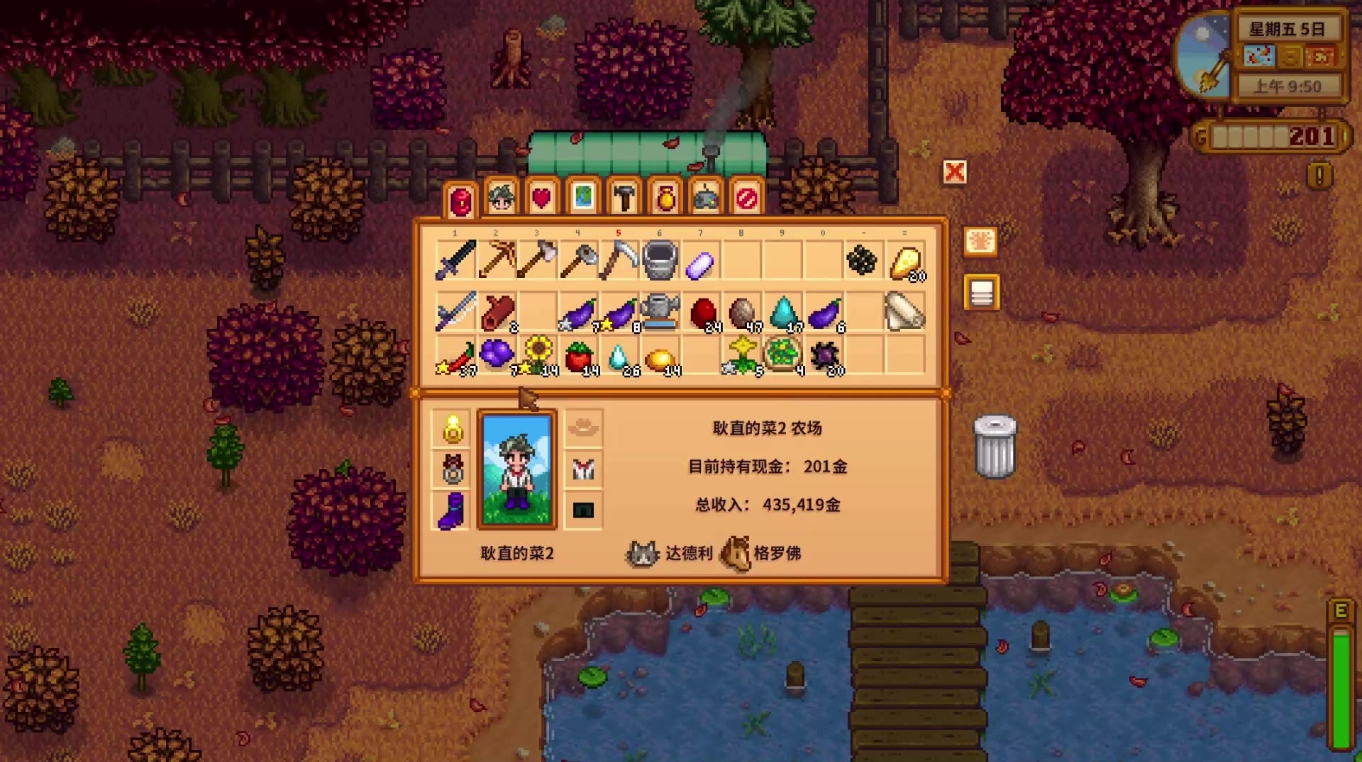This screenshot has width=1362, height=762.
Task: Select the stack of 47 brown eggs
Action: point(741,311)
